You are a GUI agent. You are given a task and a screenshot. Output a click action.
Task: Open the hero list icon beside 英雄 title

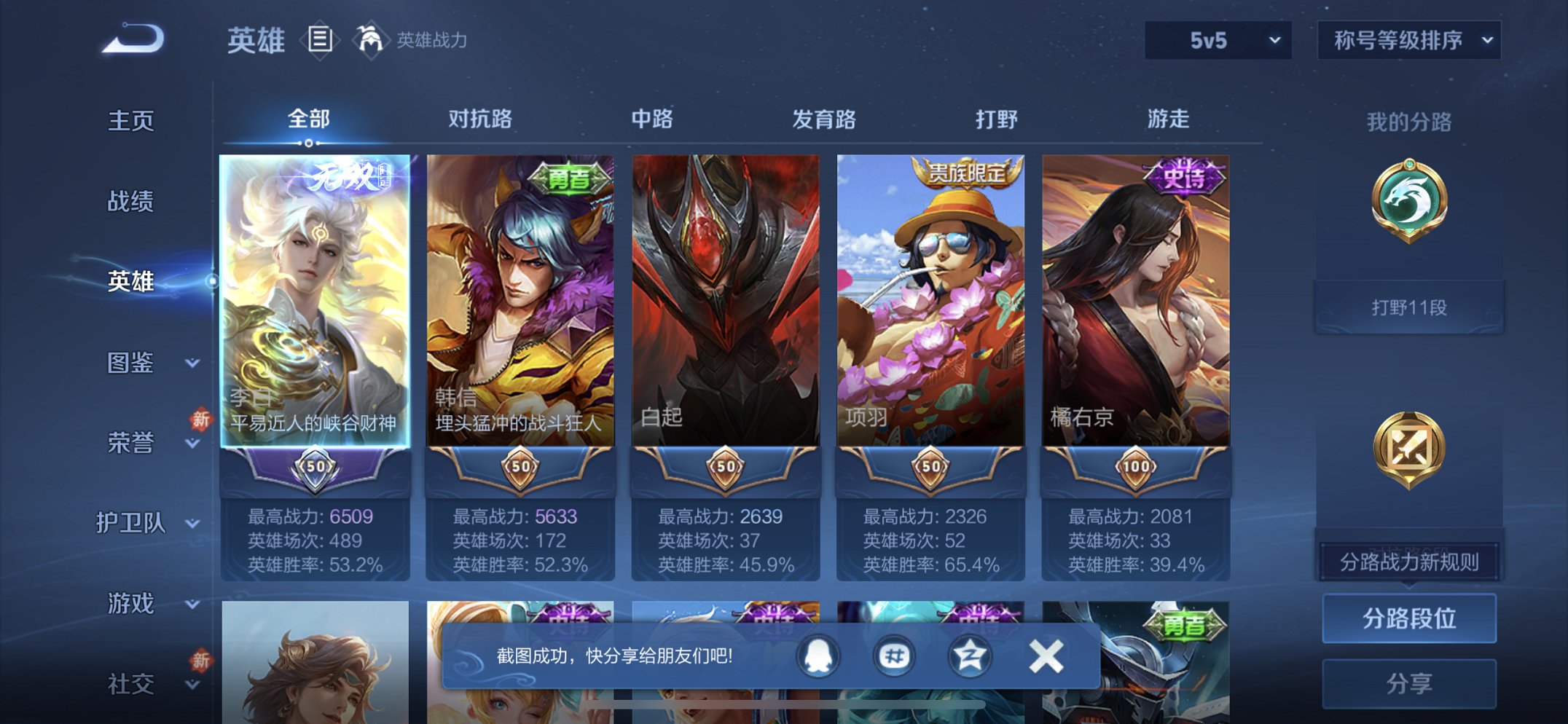tap(318, 40)
